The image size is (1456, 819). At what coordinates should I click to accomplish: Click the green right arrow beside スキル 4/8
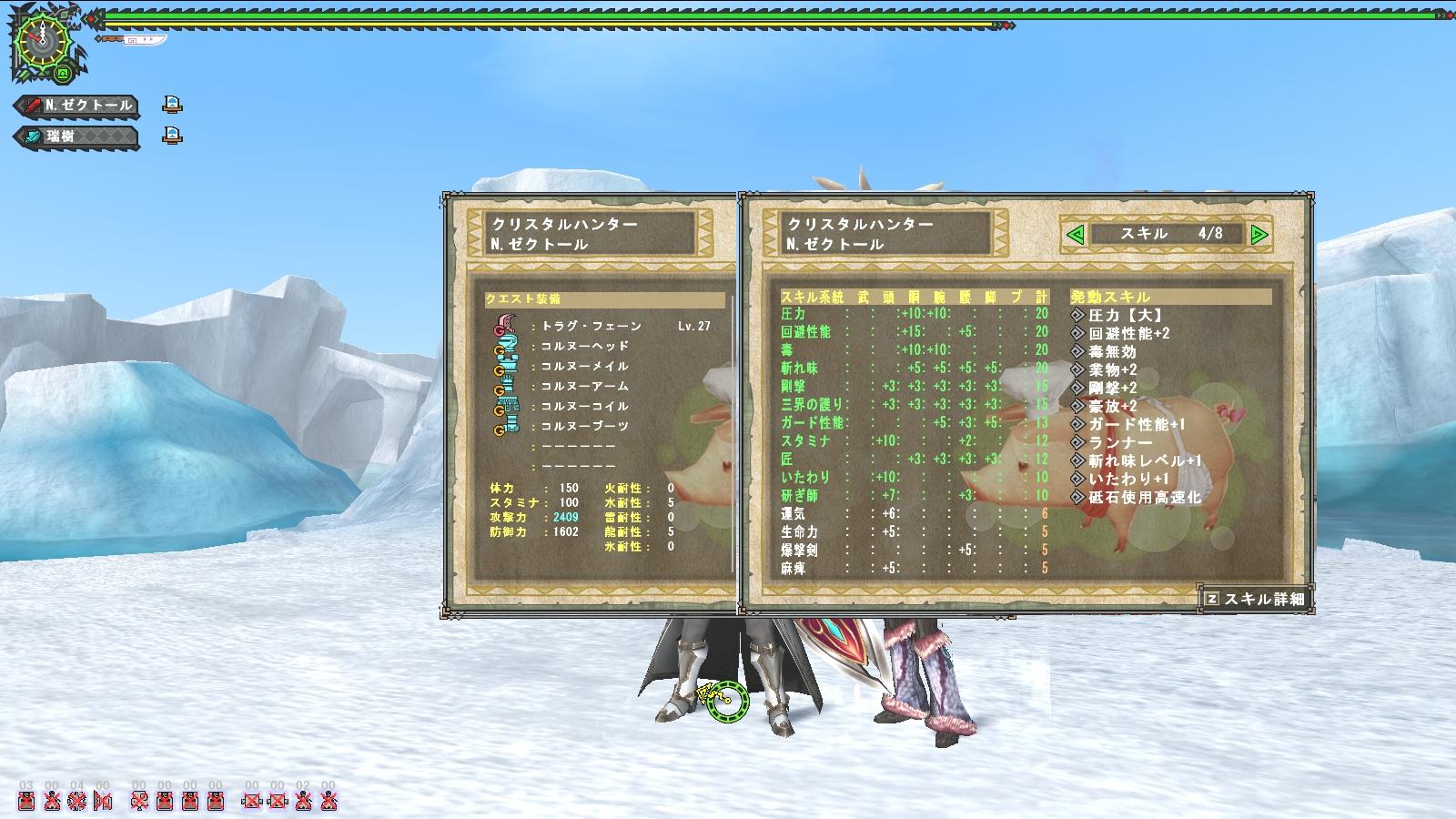point(1259,235)
